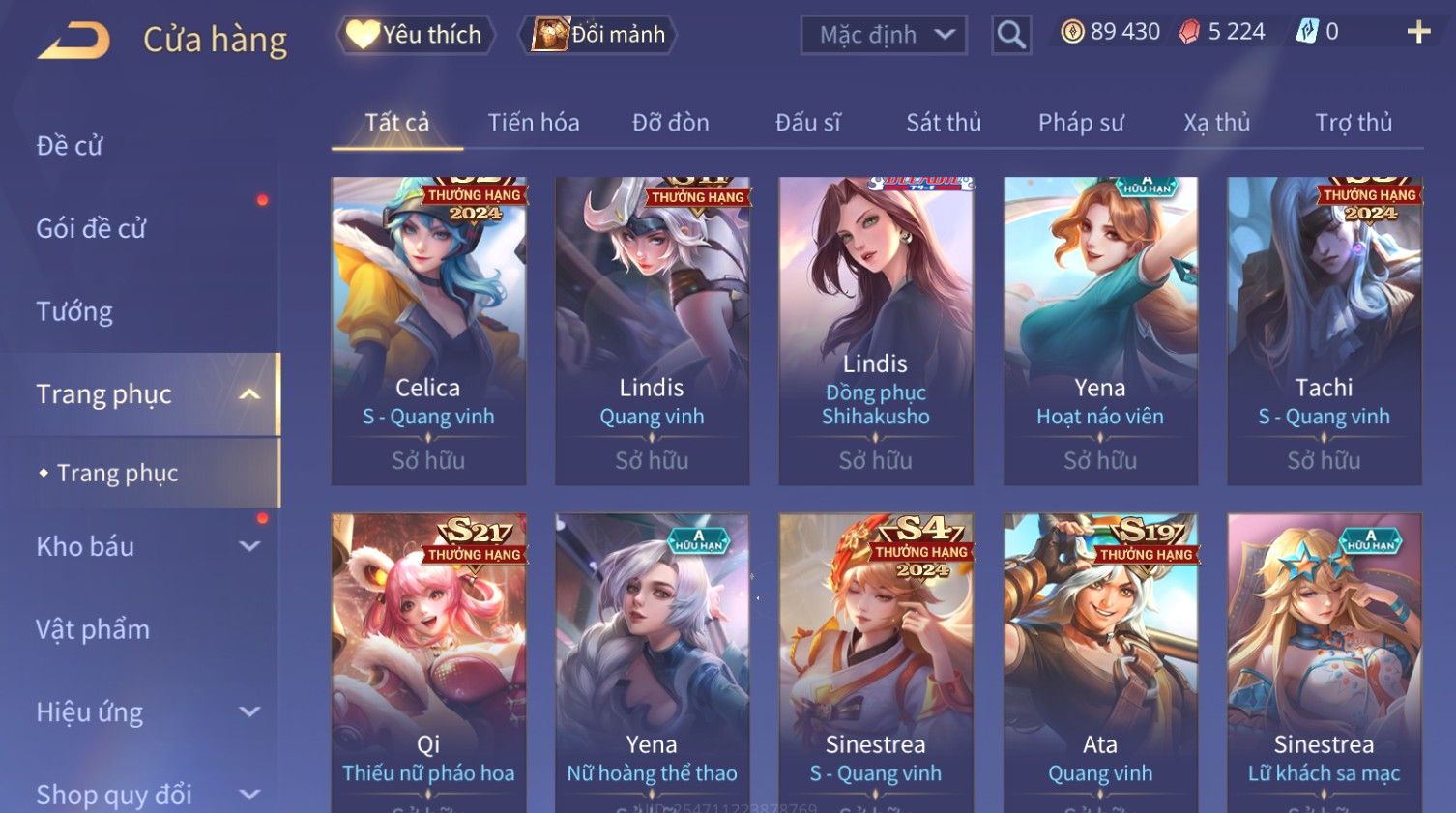Show the Đỡ đòn skin category
Image resolution: width=1456 pixels, height=813 pixels.
click(670, 123)
